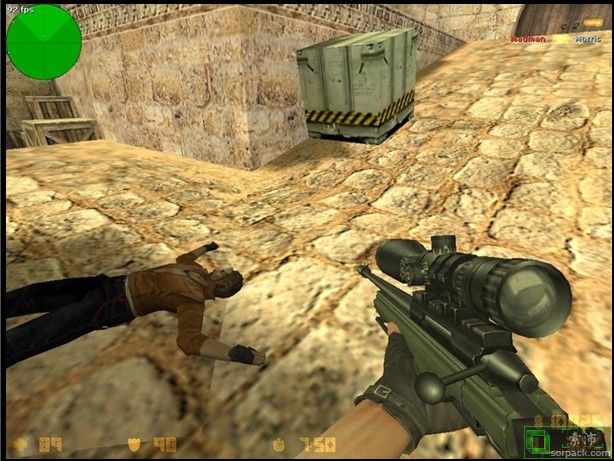The height and width of the screenshot is (461, 614).
Task: Select the Morris name in kill feed
Action: pyautogui.click(x=587, y=39)
